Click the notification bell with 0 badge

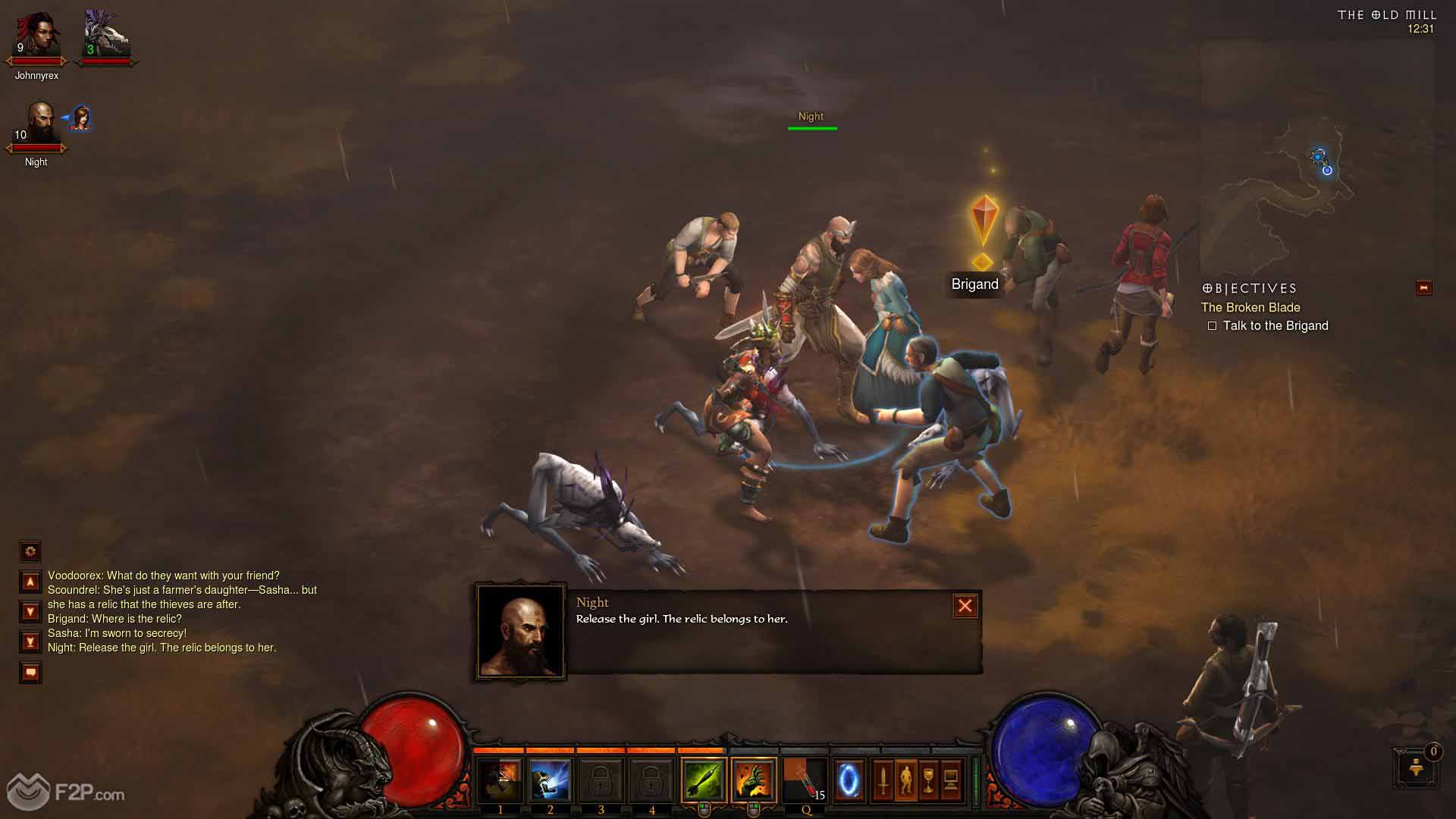click(1414, 767)
